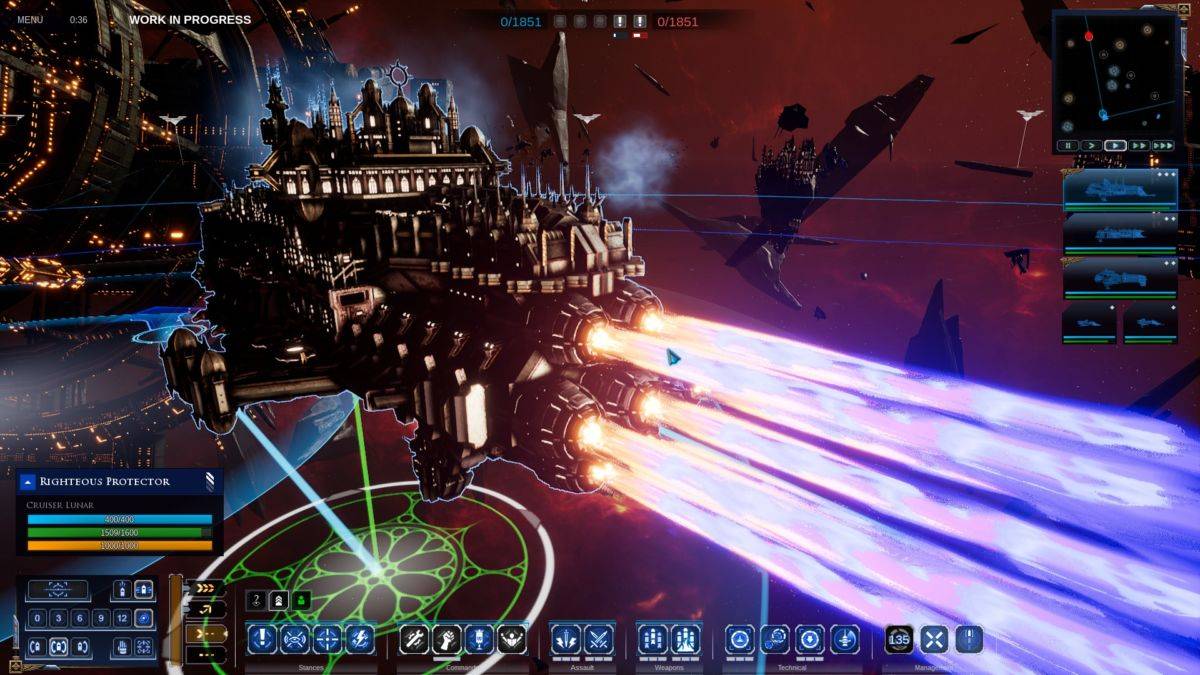Image resolution: width=1200 pixels, height=675 pixels.
Task: Click the open hand hold icon
Action: coord(122,646)
